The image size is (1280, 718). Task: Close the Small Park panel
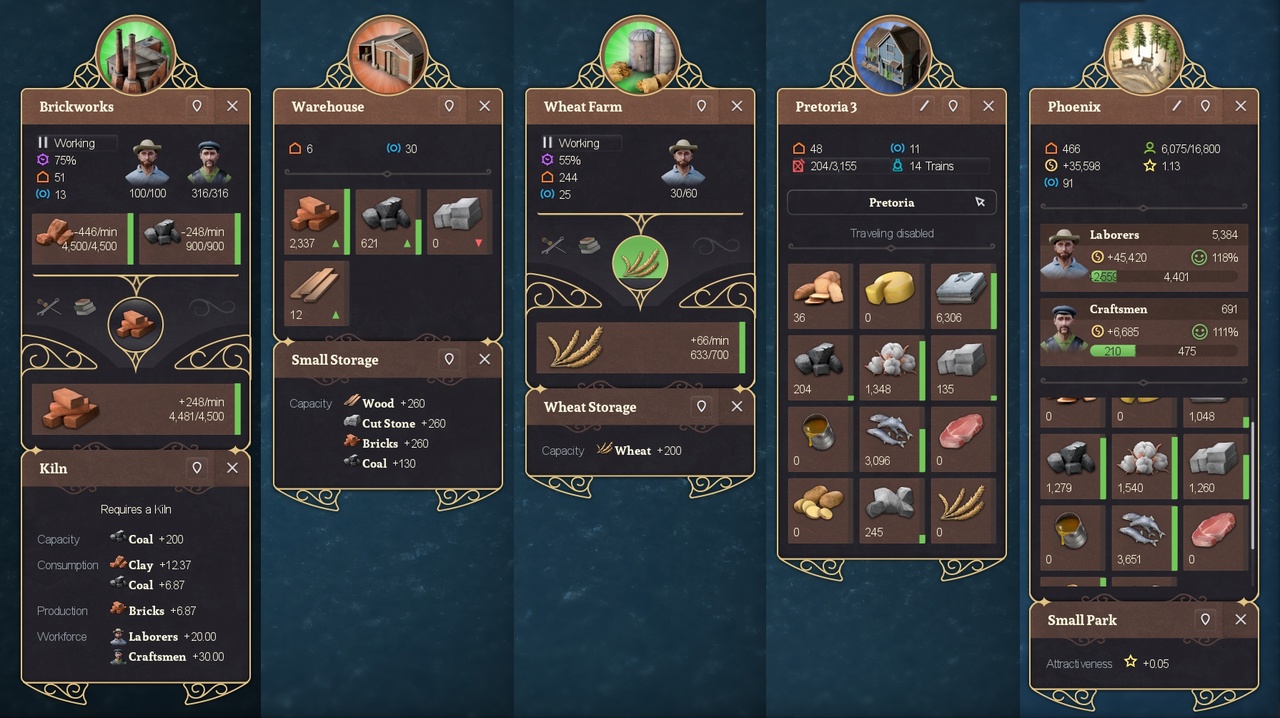point(1240,620)
